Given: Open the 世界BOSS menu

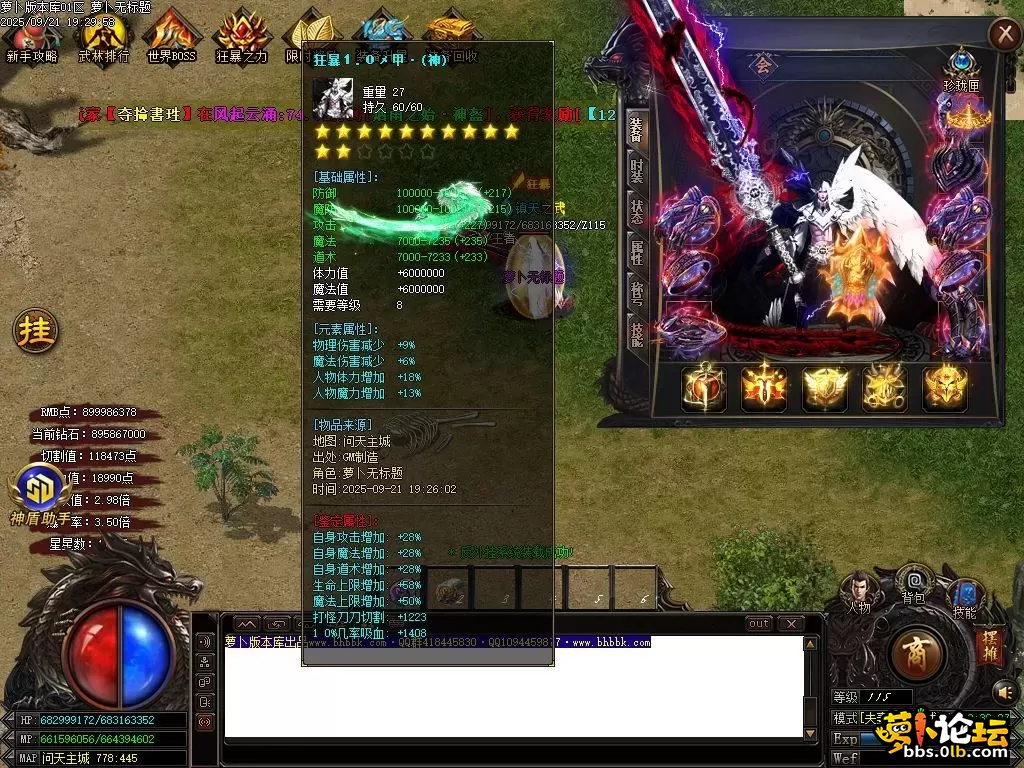Looking at the screenshot, I should click(171, 38).
